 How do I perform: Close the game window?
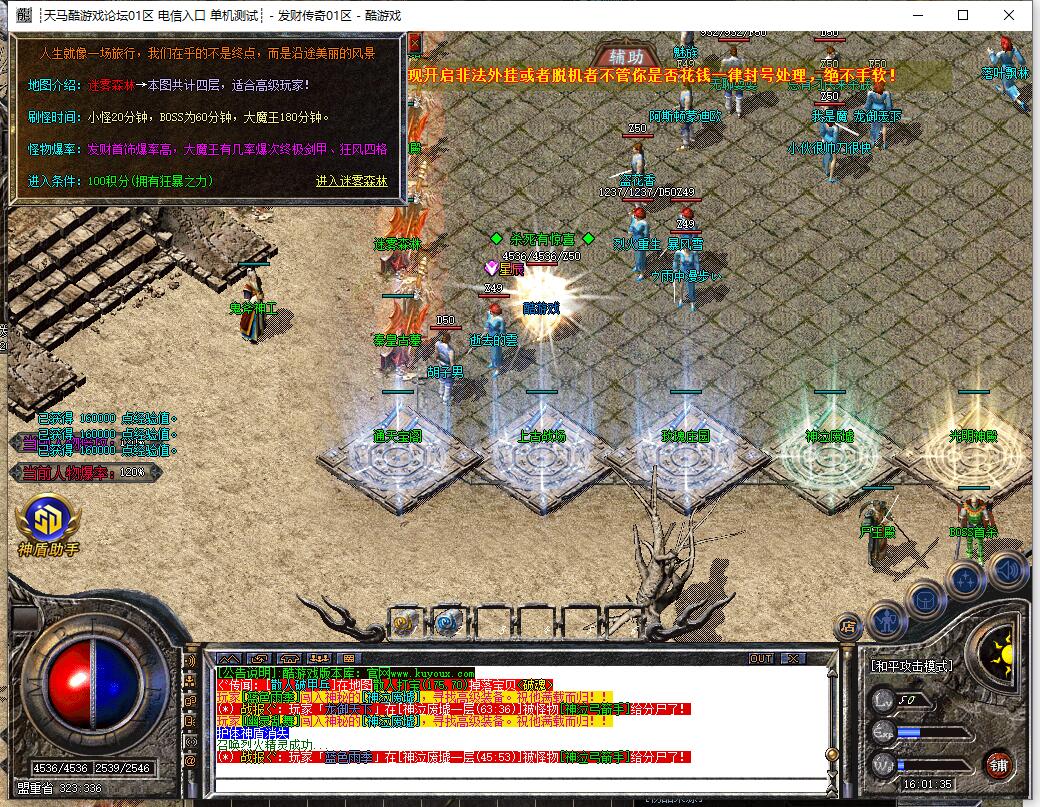1009,15
